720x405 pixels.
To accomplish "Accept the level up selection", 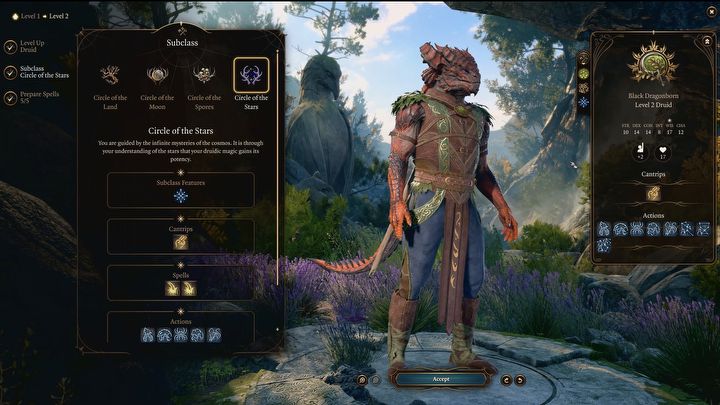I will pos(440,379).
